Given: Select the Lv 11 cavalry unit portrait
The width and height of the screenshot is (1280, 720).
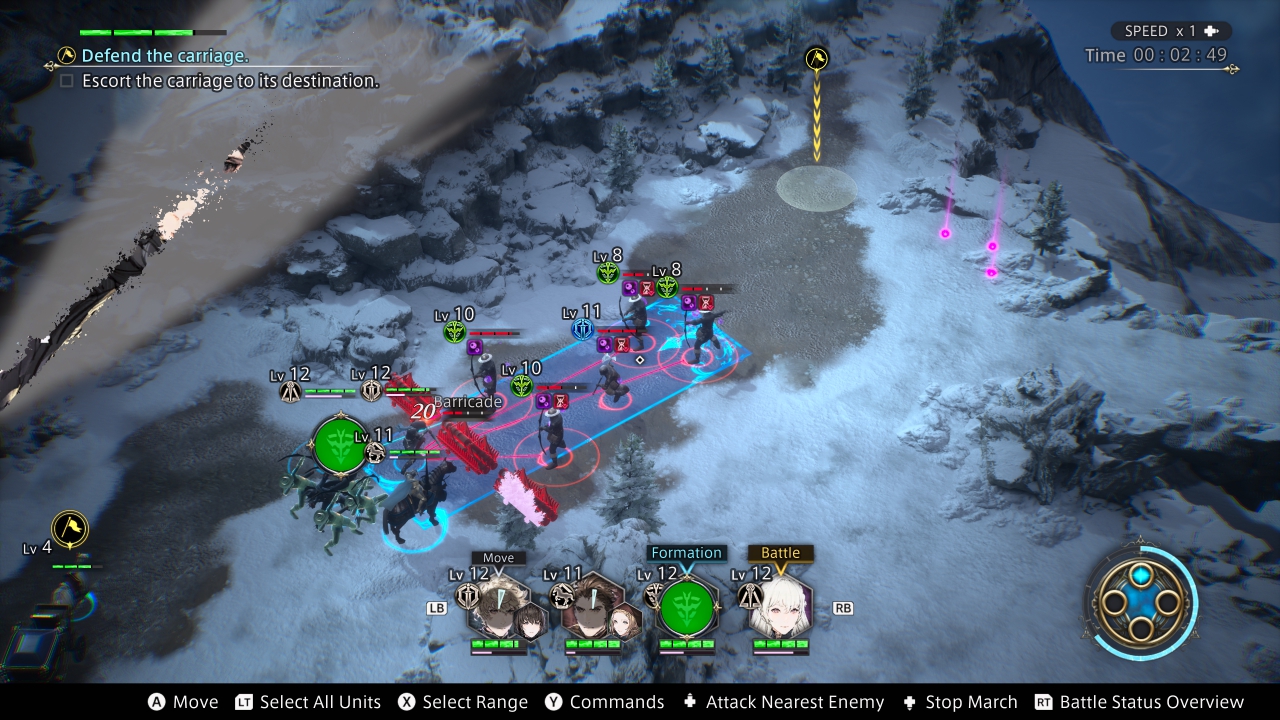Looking at the screenshot, I should (590, 606).
